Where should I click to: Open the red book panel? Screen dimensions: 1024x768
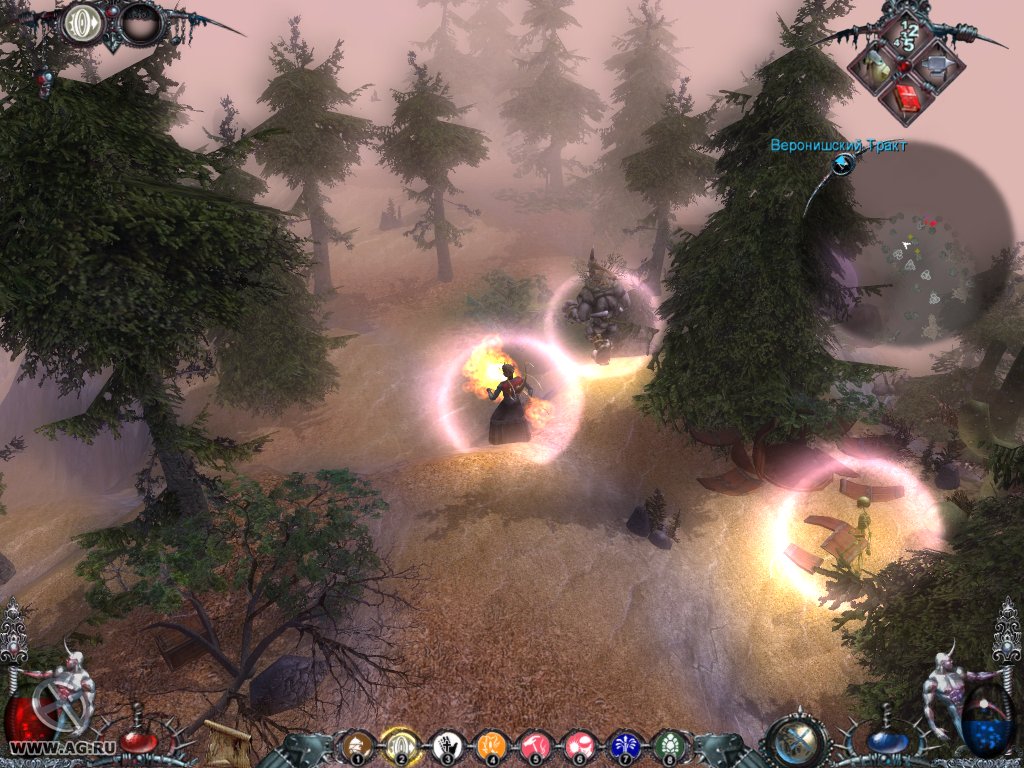click(906, 99)
